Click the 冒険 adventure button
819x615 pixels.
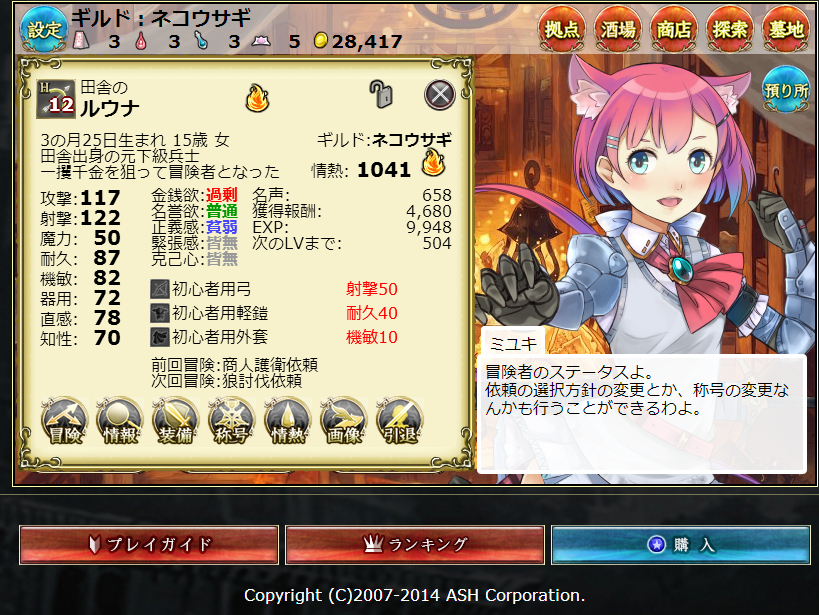[x=64, y=422]
